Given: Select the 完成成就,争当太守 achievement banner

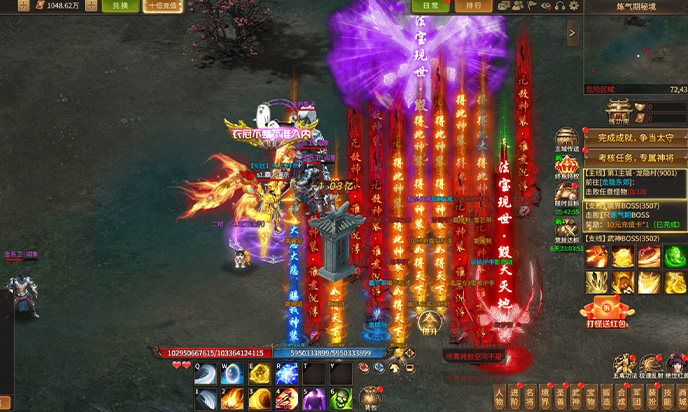Looking at the screenshot, I should 634,137.
